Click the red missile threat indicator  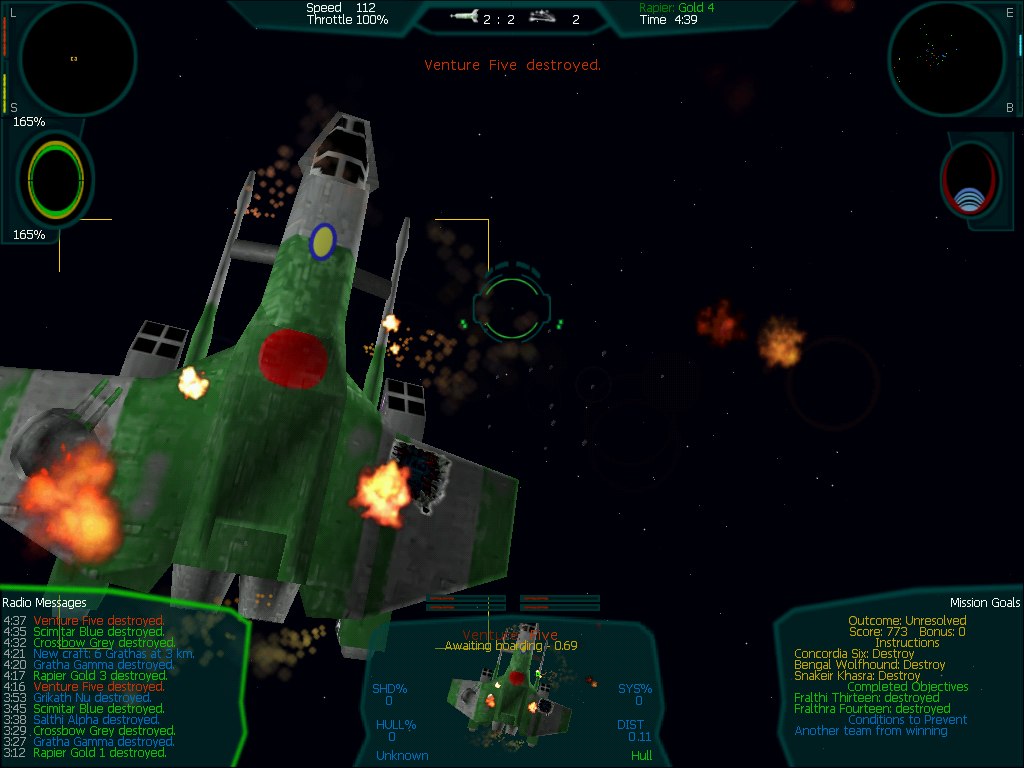point(970,181)
